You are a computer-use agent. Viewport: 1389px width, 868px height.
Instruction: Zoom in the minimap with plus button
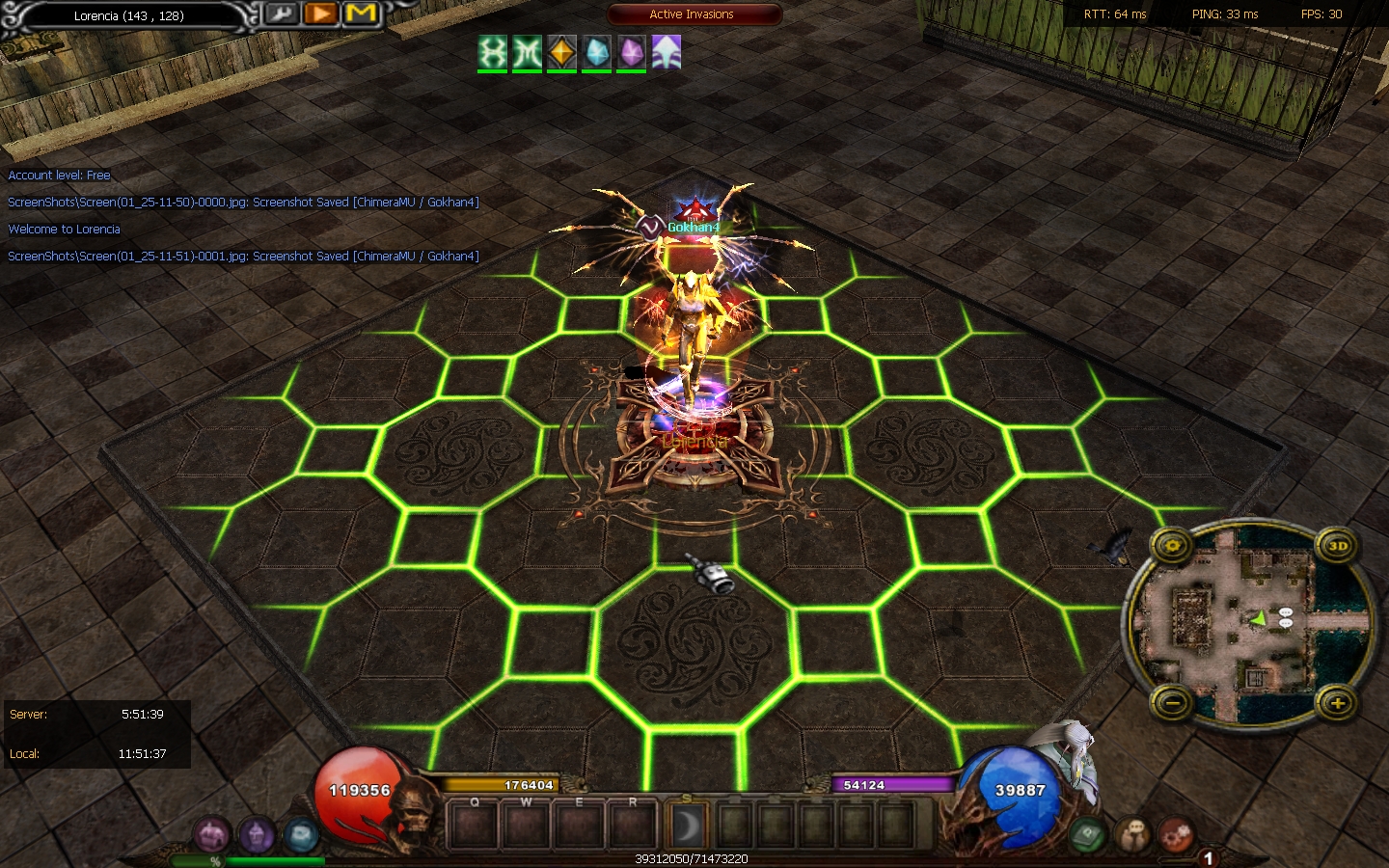pos(1337,703)
